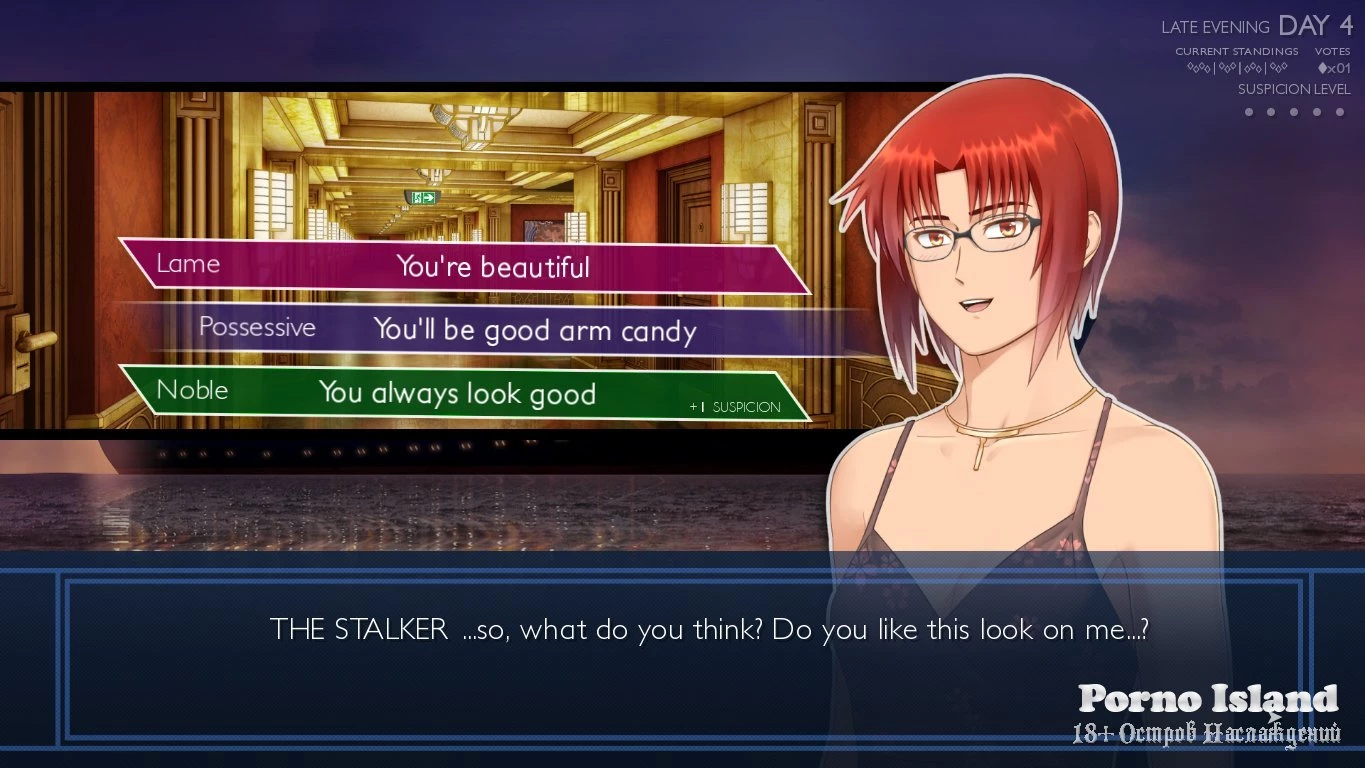Image resolution: width=1365 pixels, height=768 pixels.
Task: Pick the Noble "You always look good" option
Action: point(457,393)
